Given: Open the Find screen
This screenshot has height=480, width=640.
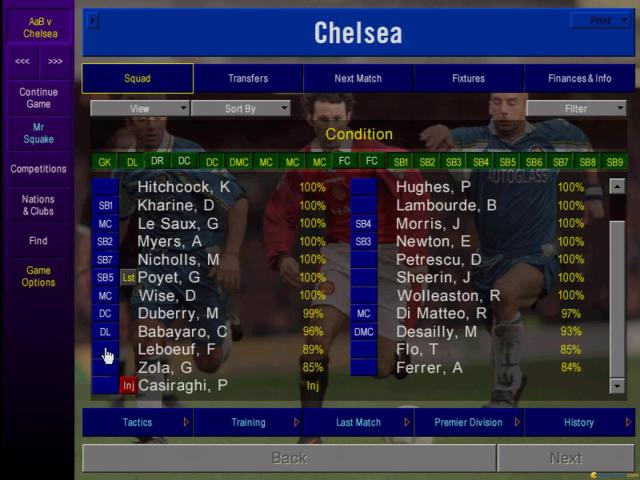Looking at the screenshot, I should coord(38,241).
